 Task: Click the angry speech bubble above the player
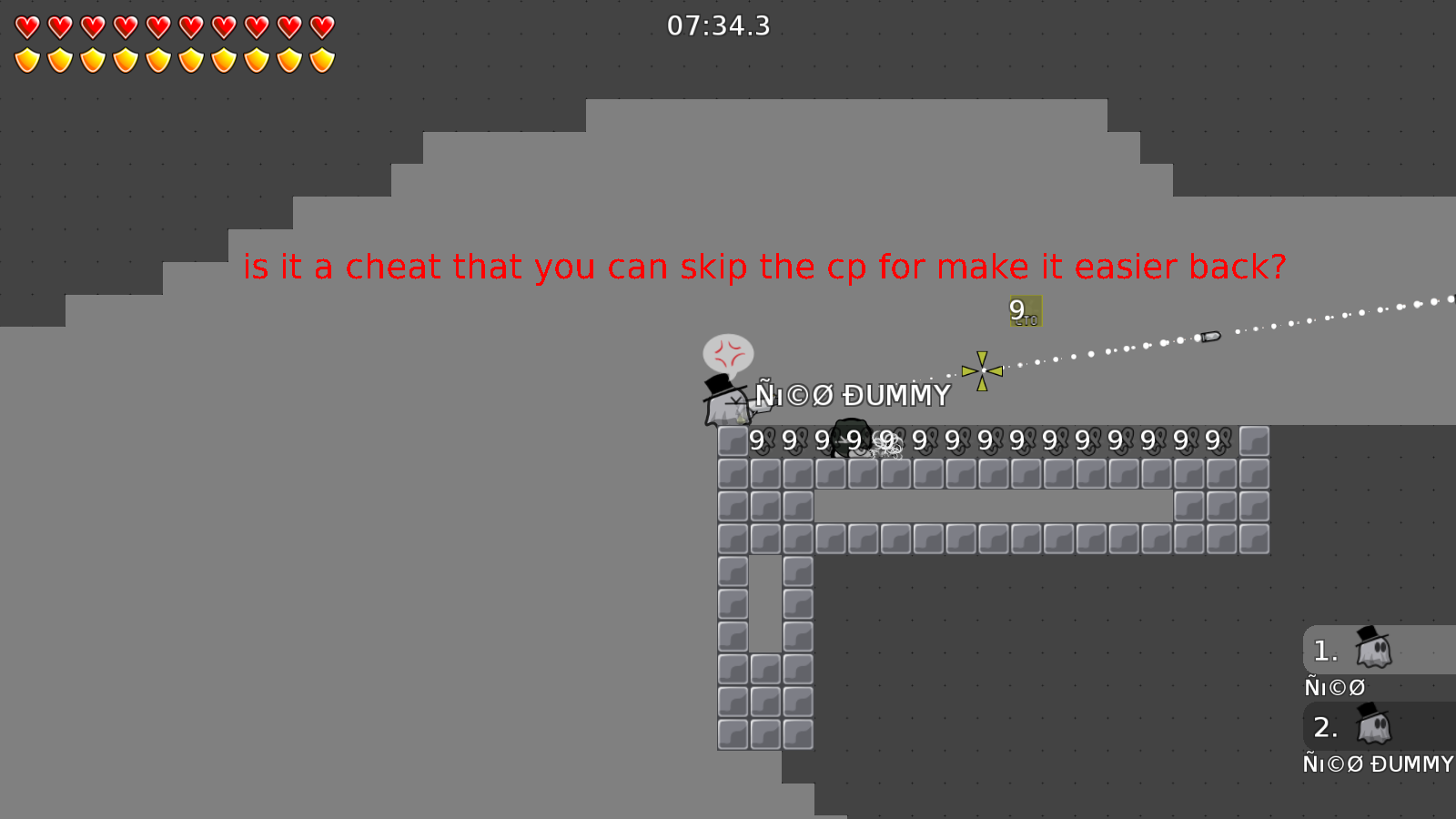pyautogui.click(x=727, y=349)
